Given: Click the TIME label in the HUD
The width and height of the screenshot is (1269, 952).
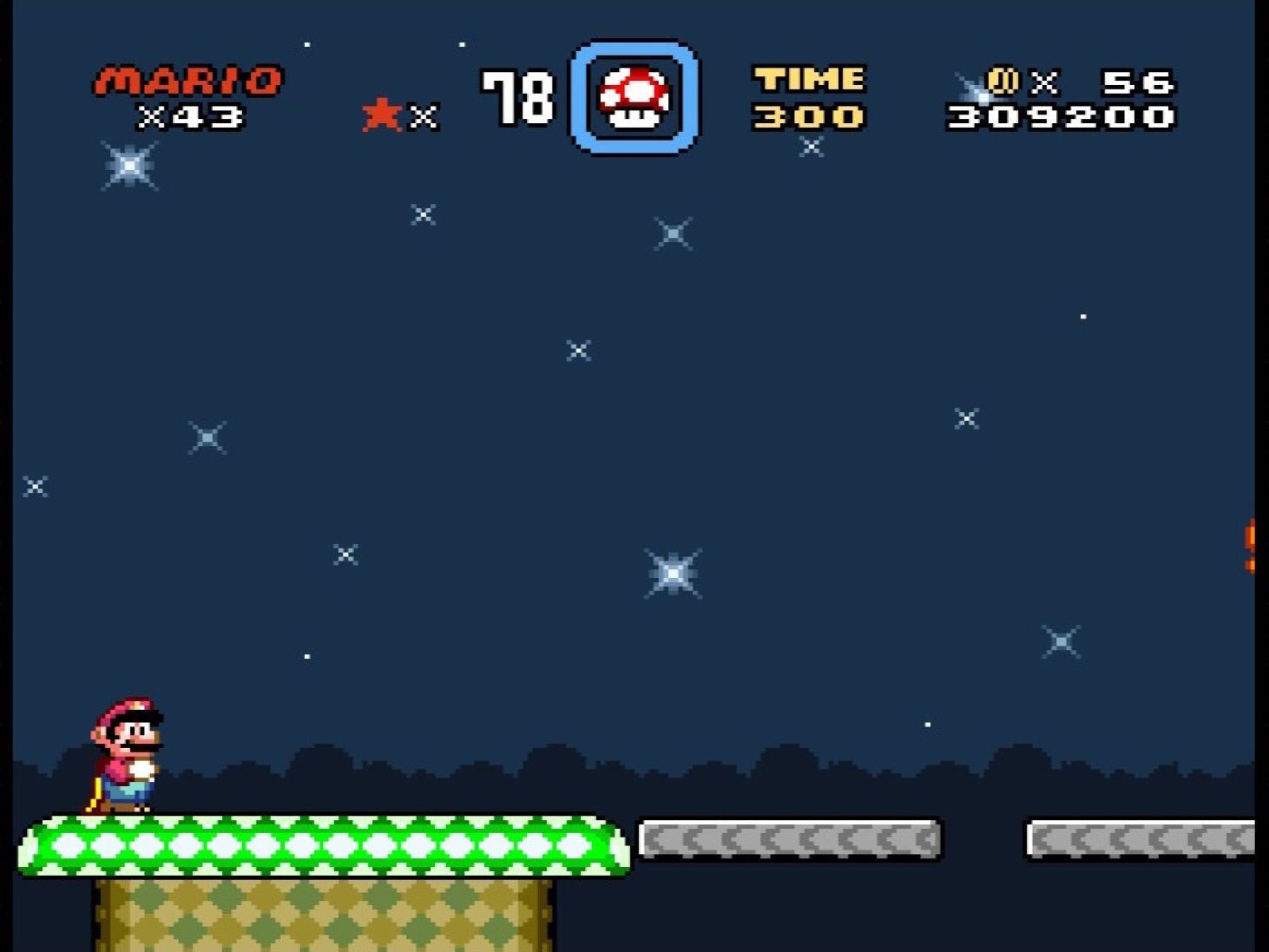Looking at the screenshot, I should coord(810,79).
